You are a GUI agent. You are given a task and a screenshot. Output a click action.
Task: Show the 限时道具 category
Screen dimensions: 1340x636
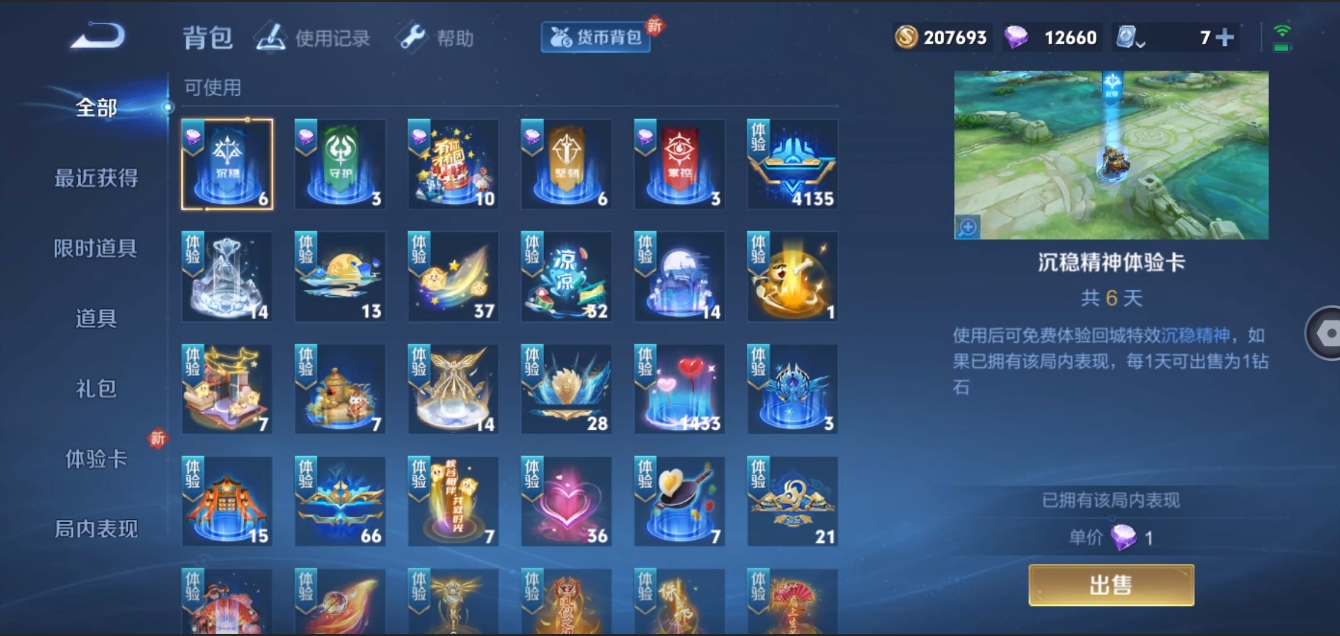tap(96, 248)
